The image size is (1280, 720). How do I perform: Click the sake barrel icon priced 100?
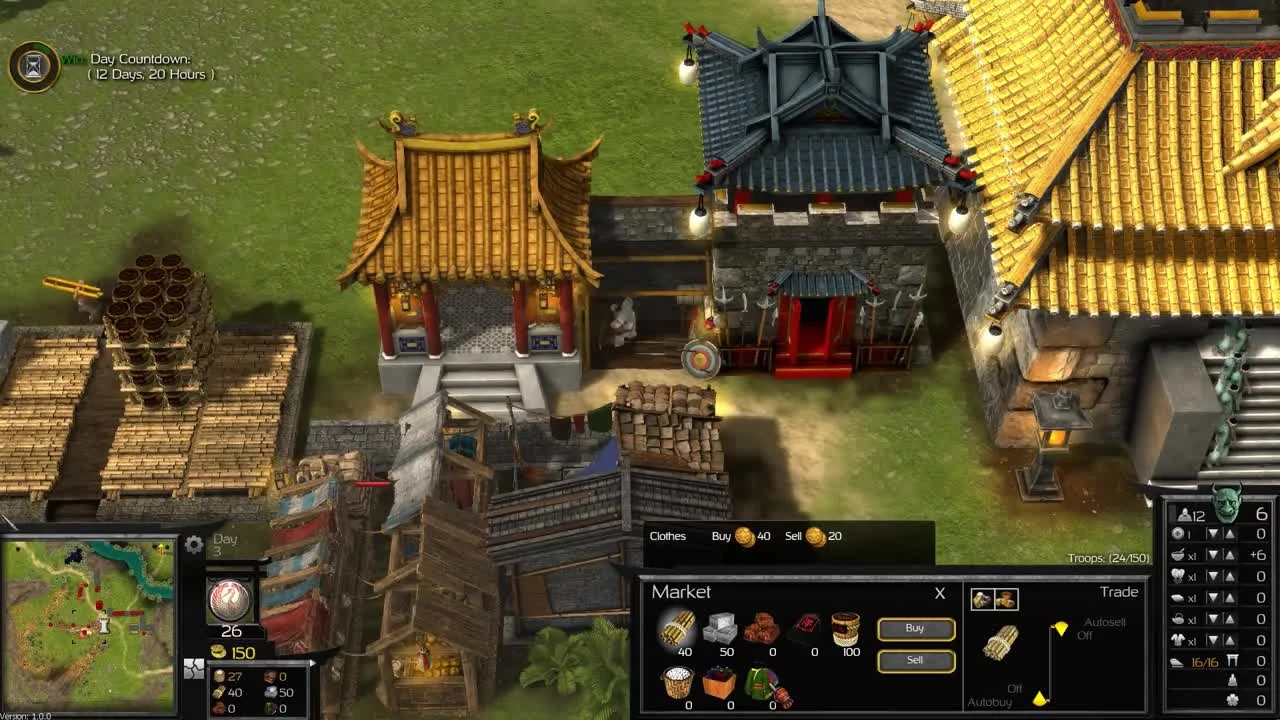845,625
